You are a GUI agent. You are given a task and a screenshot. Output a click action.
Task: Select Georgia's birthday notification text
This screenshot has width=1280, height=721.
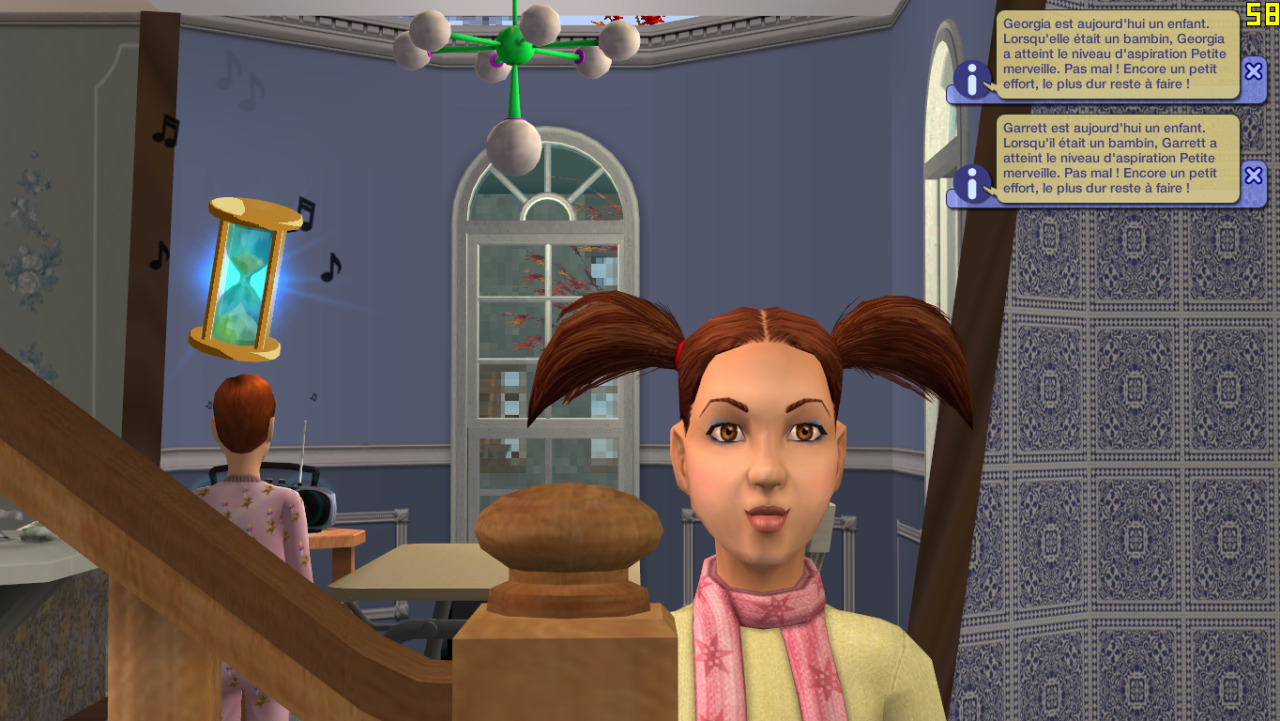tap(1117, 54)
